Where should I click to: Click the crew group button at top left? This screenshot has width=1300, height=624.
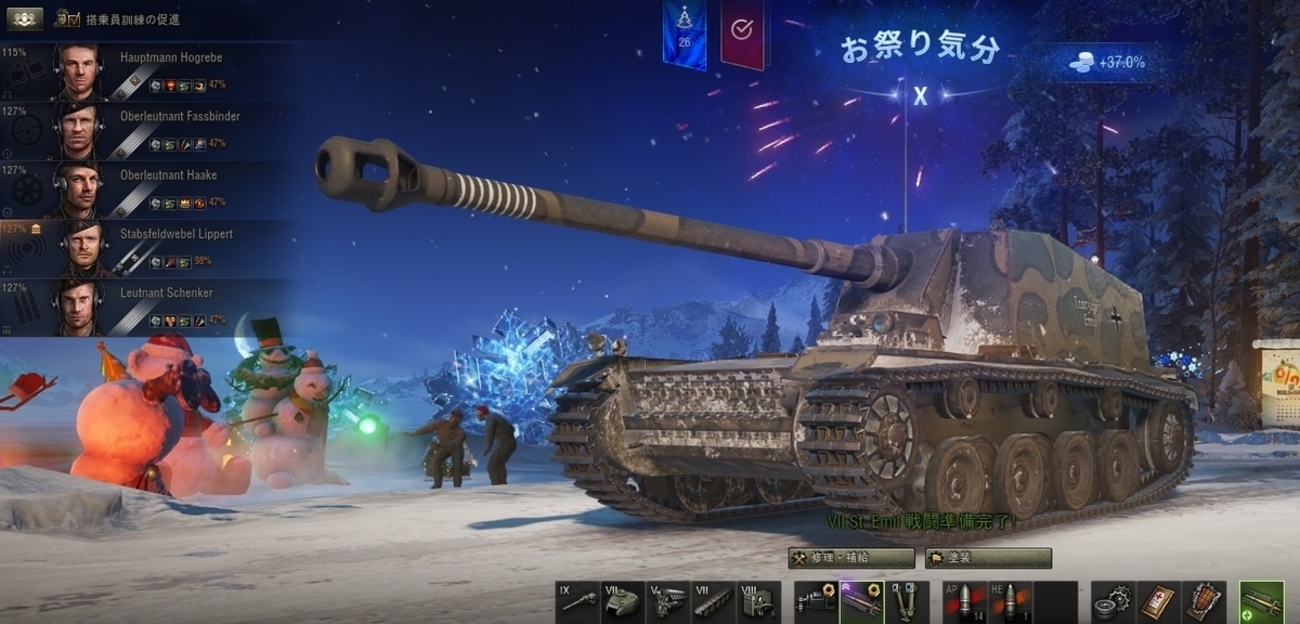point(24,19)
